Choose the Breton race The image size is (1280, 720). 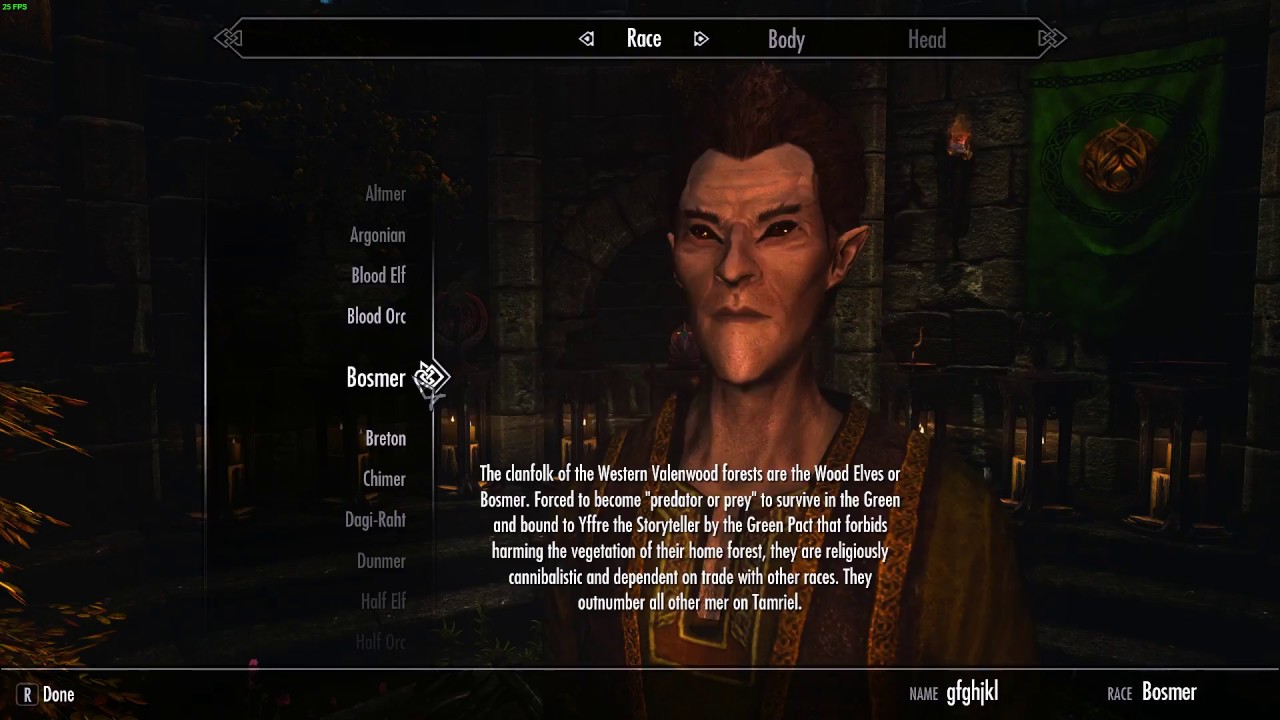tap(385, 438)
